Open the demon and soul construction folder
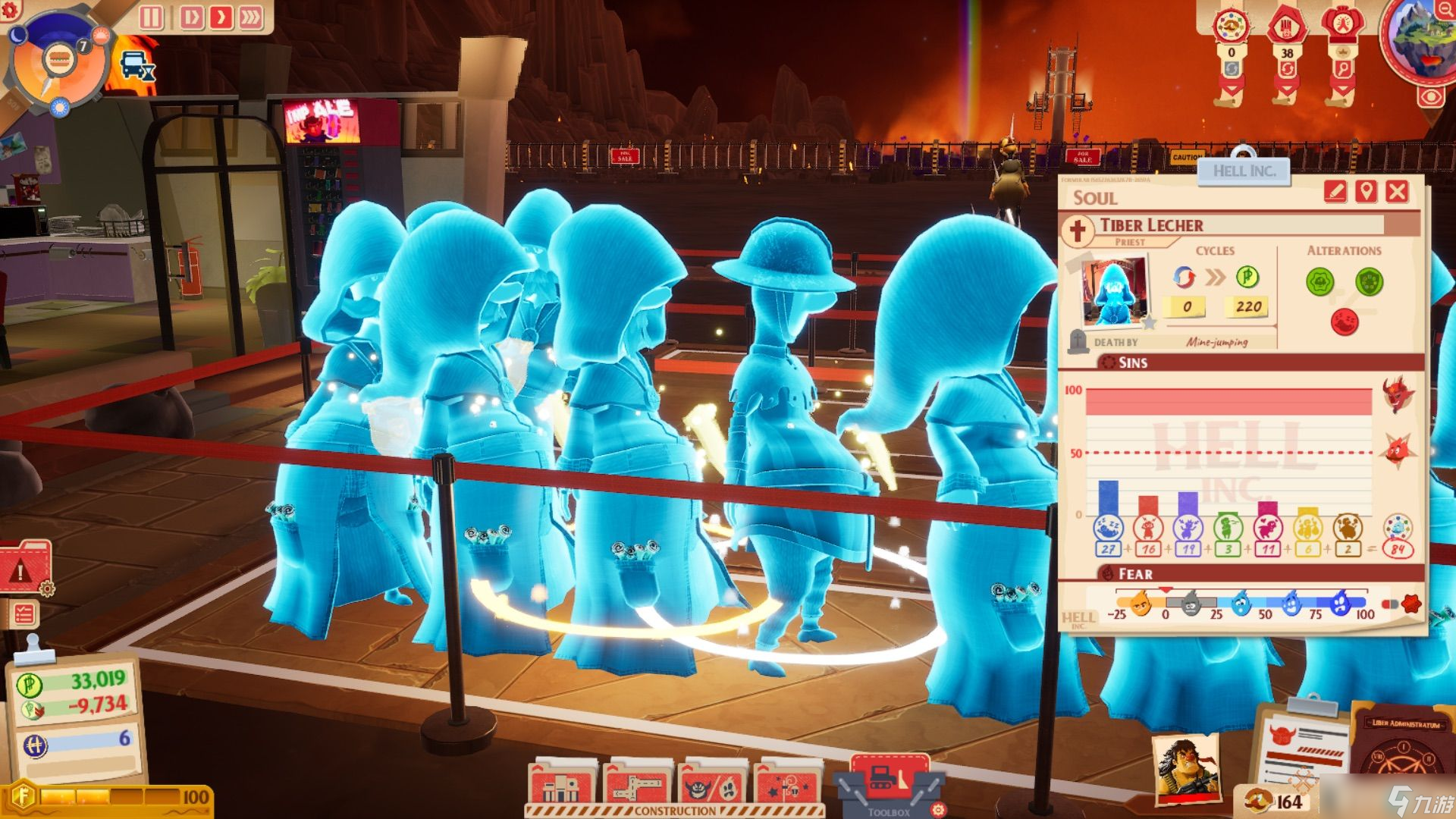This screenshot has width=1456, height=819. coord(713,786)
